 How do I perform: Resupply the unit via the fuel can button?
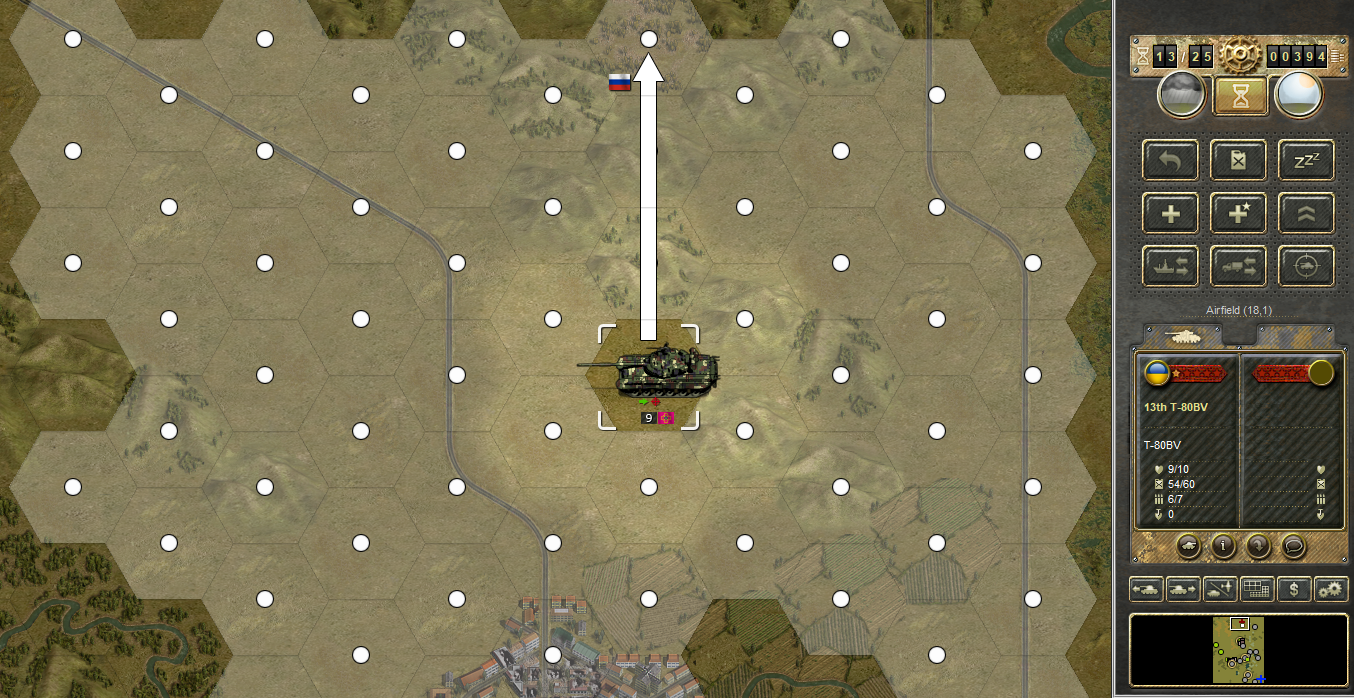1239,160
